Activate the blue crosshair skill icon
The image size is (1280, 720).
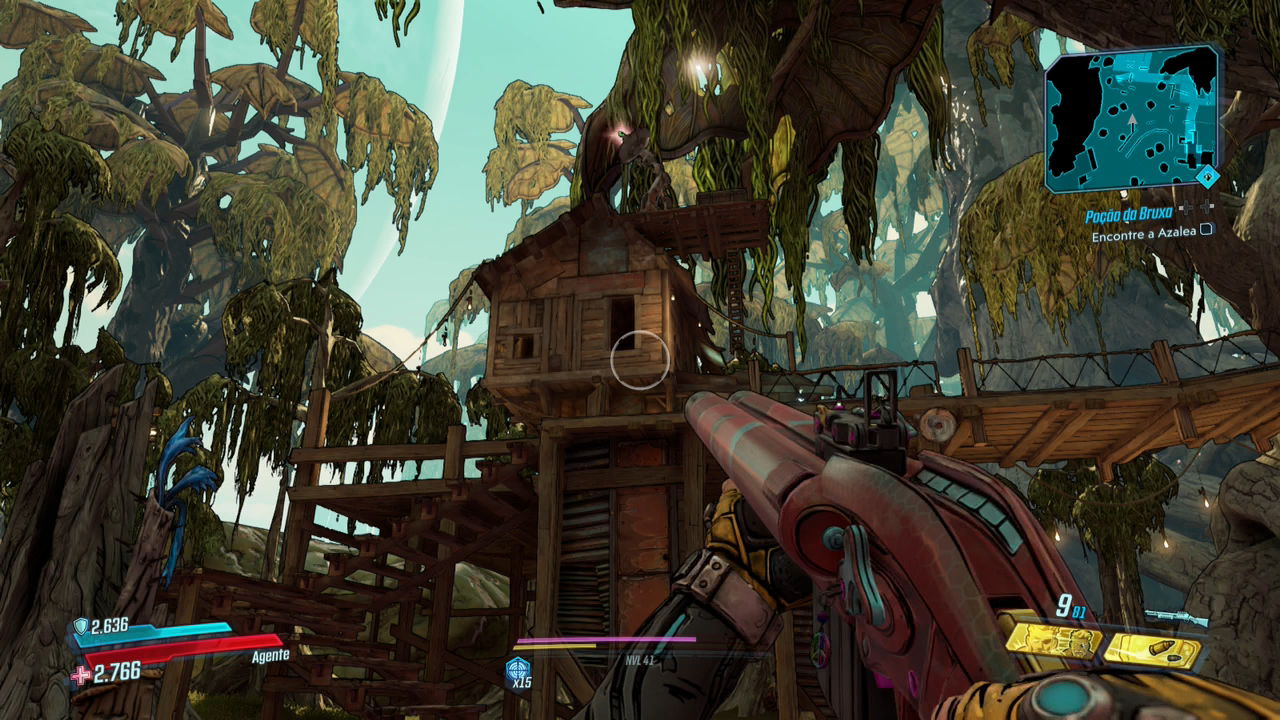point(518,668)
